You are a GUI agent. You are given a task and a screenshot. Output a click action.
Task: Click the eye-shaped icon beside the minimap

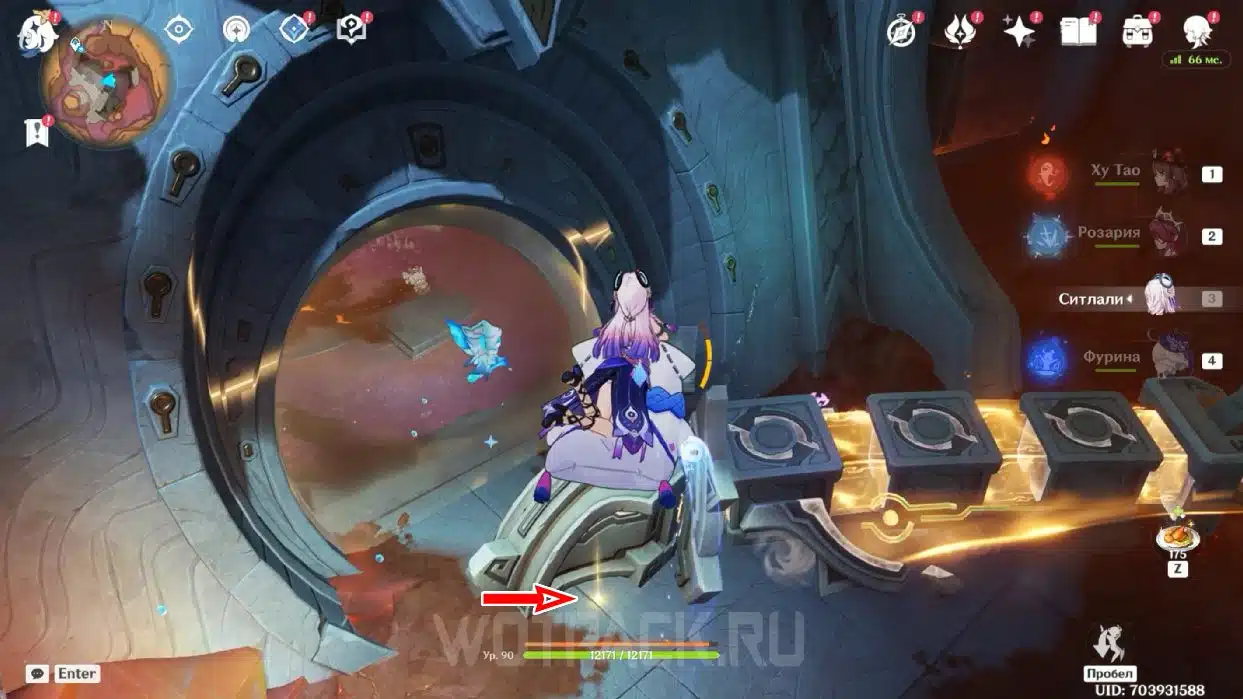pyautogui.click(x=179, y=29)
